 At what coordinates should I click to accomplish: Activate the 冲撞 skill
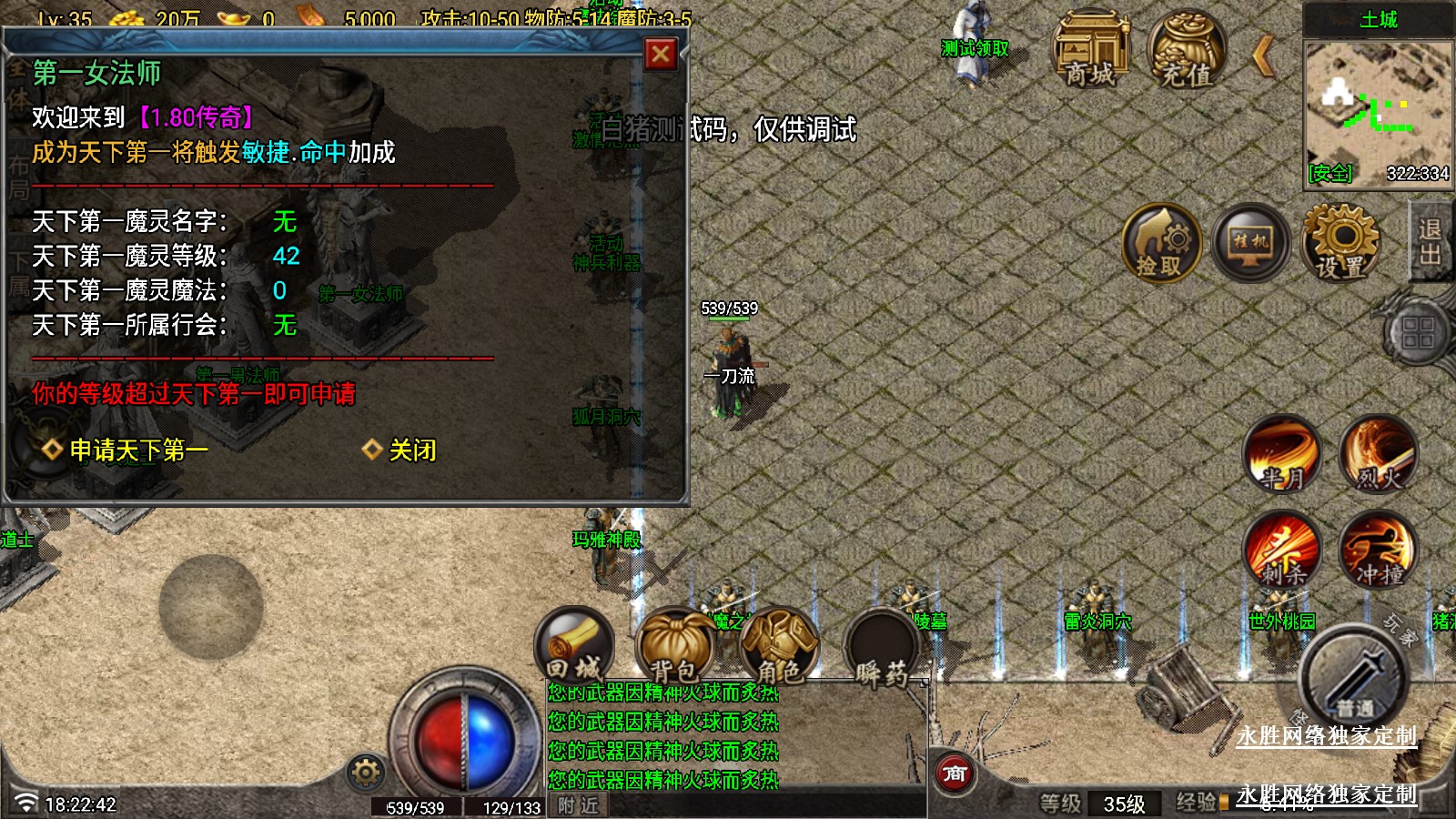pos(1378,551)
